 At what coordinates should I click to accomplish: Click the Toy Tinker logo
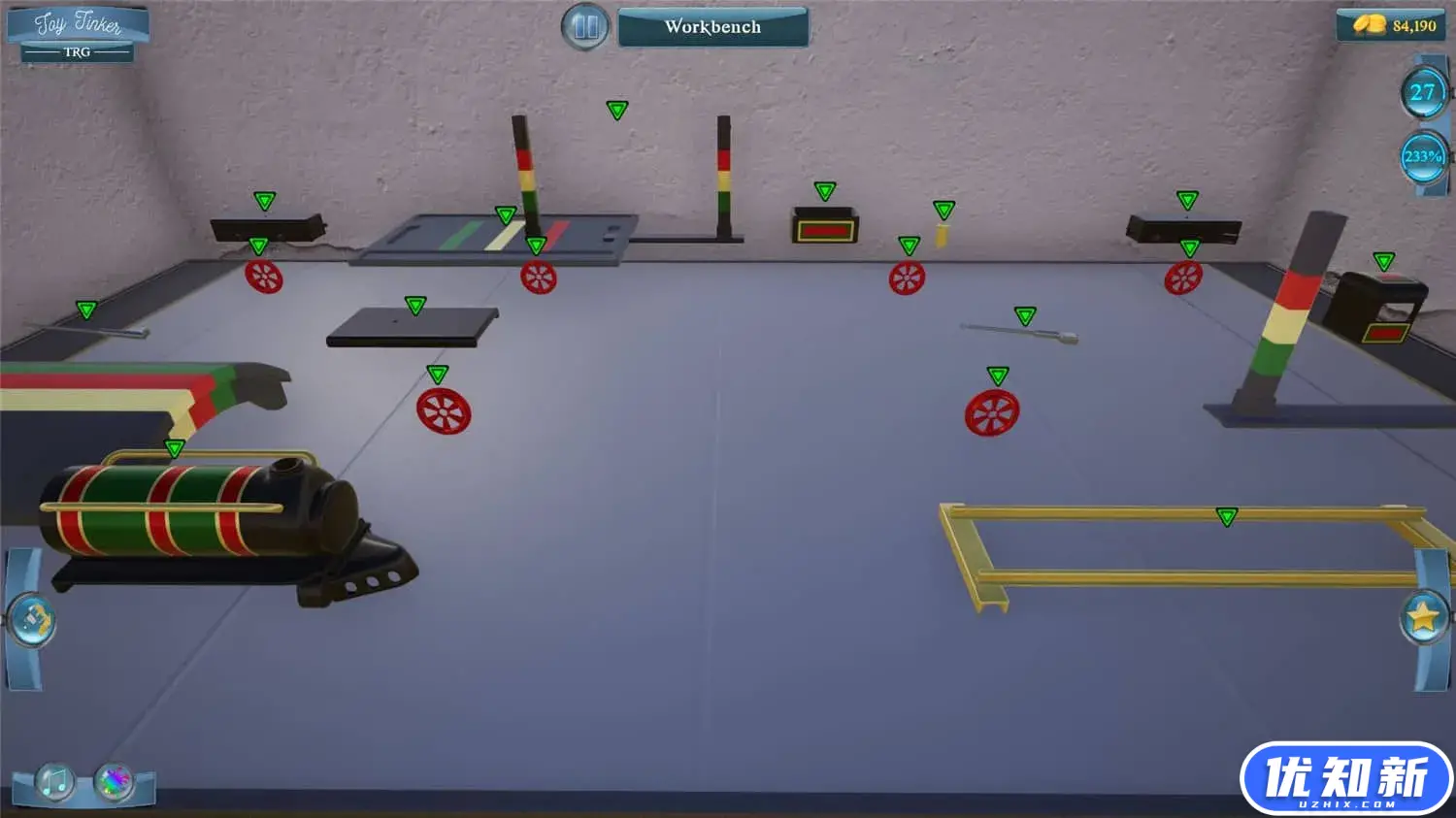[x=76, y=23]
